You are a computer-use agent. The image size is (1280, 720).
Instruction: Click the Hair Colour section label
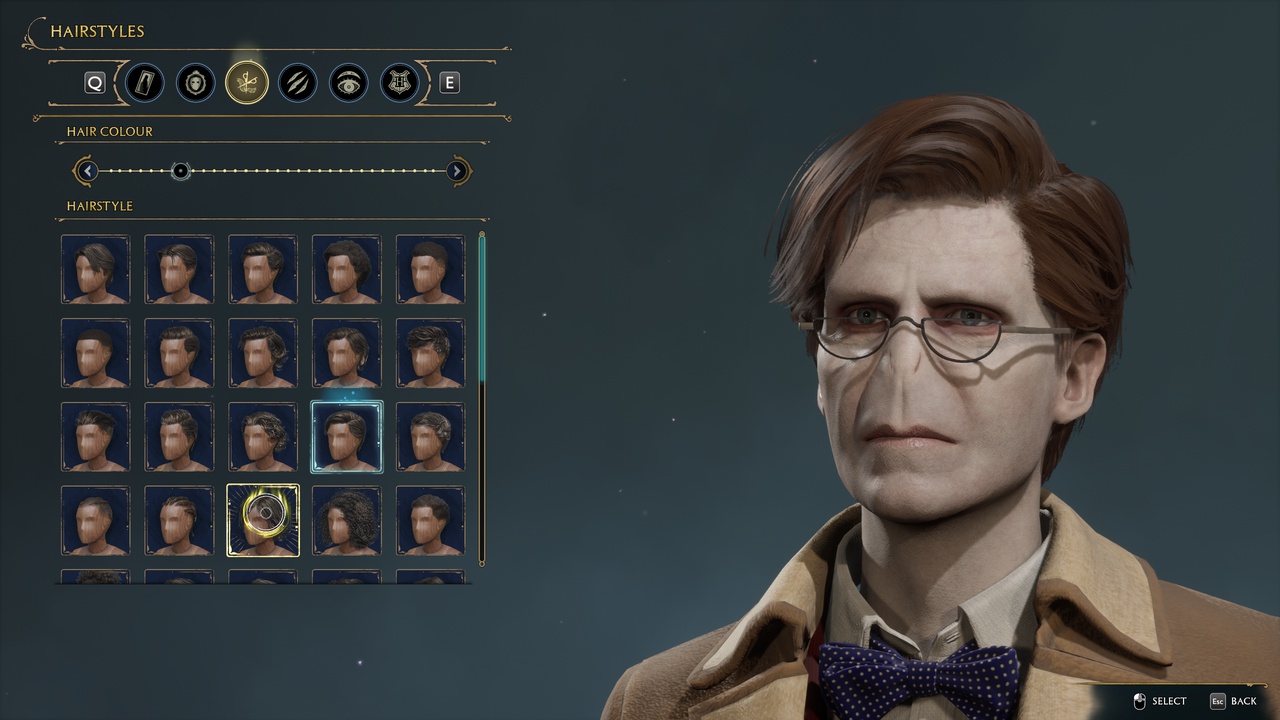[110, 131]
